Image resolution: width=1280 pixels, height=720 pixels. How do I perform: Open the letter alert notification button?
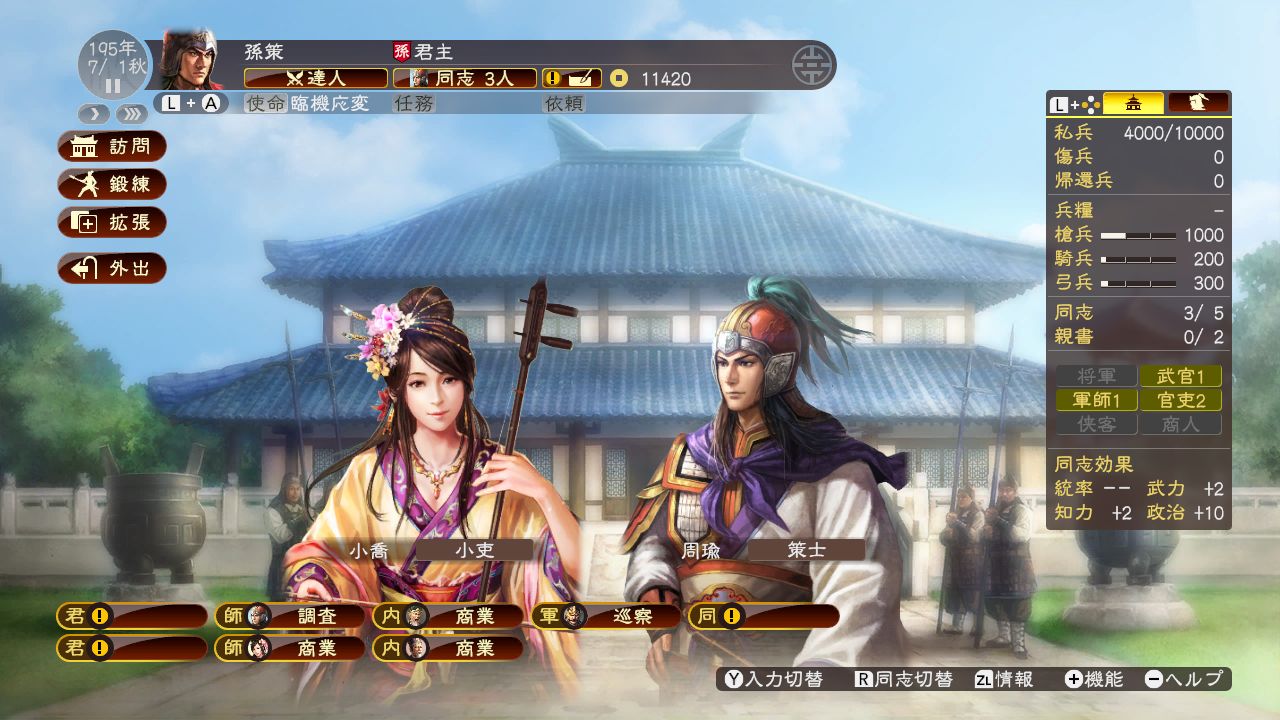click(x=572, y=78)
